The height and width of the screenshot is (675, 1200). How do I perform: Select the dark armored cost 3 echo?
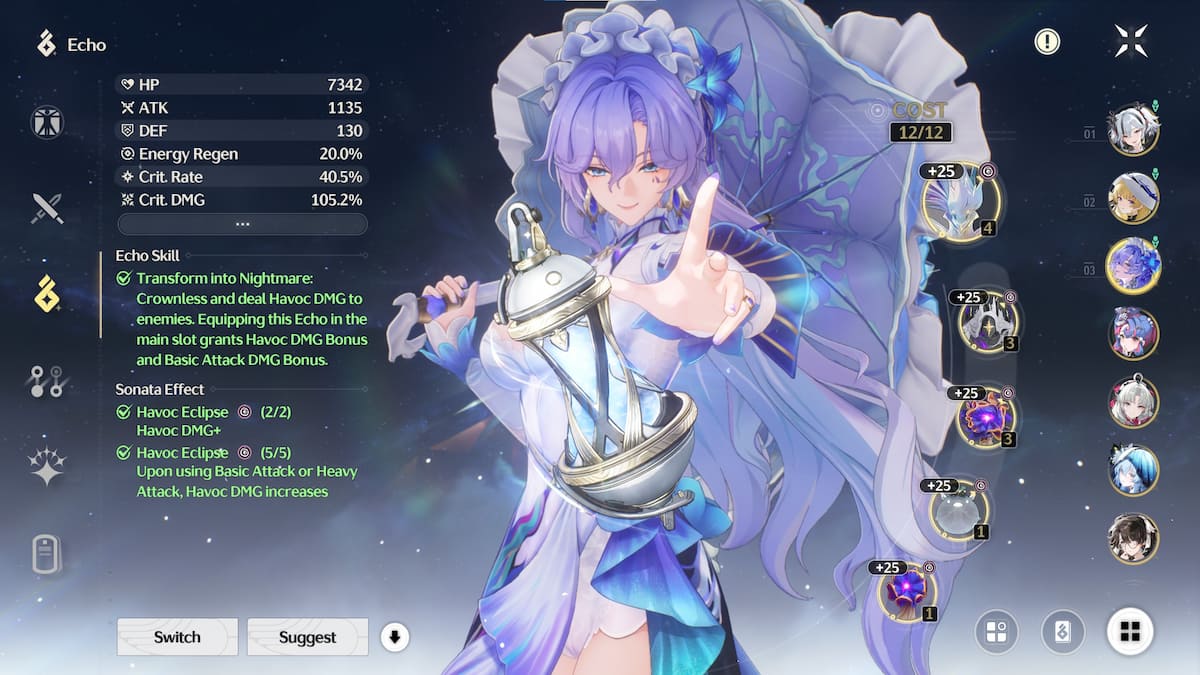pyautogui.click(x=987, y=322)
